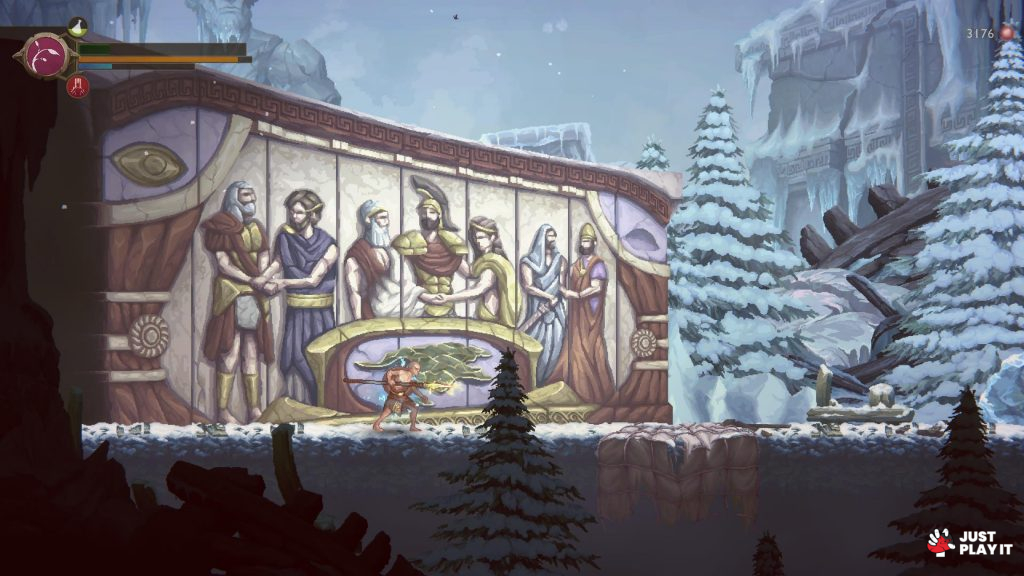This screenshot has height=576, width=1024.
Task: Click the magenta branch emblem medallion
Action: pos(46,55)
